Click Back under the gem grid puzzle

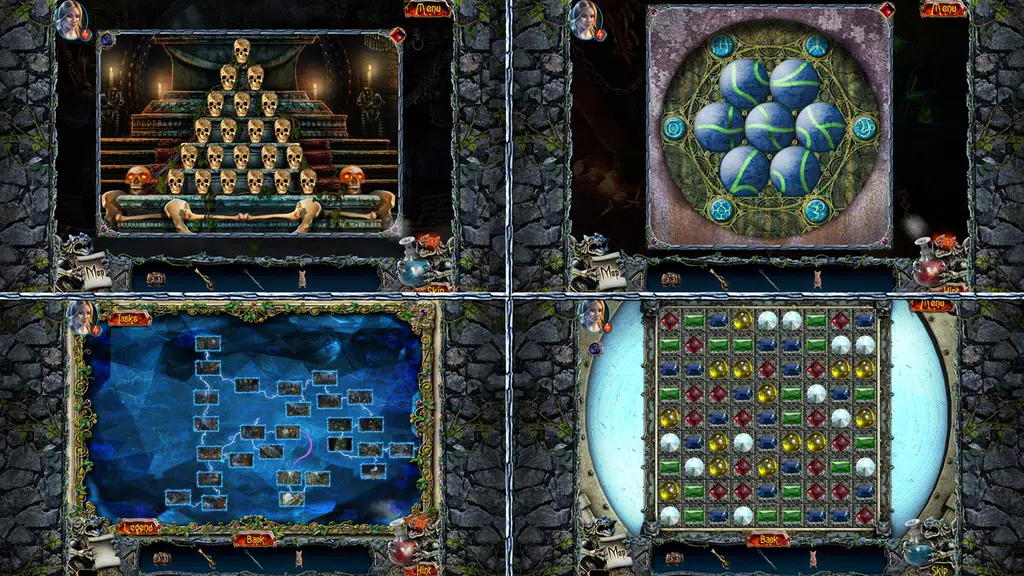pos(767,540)
